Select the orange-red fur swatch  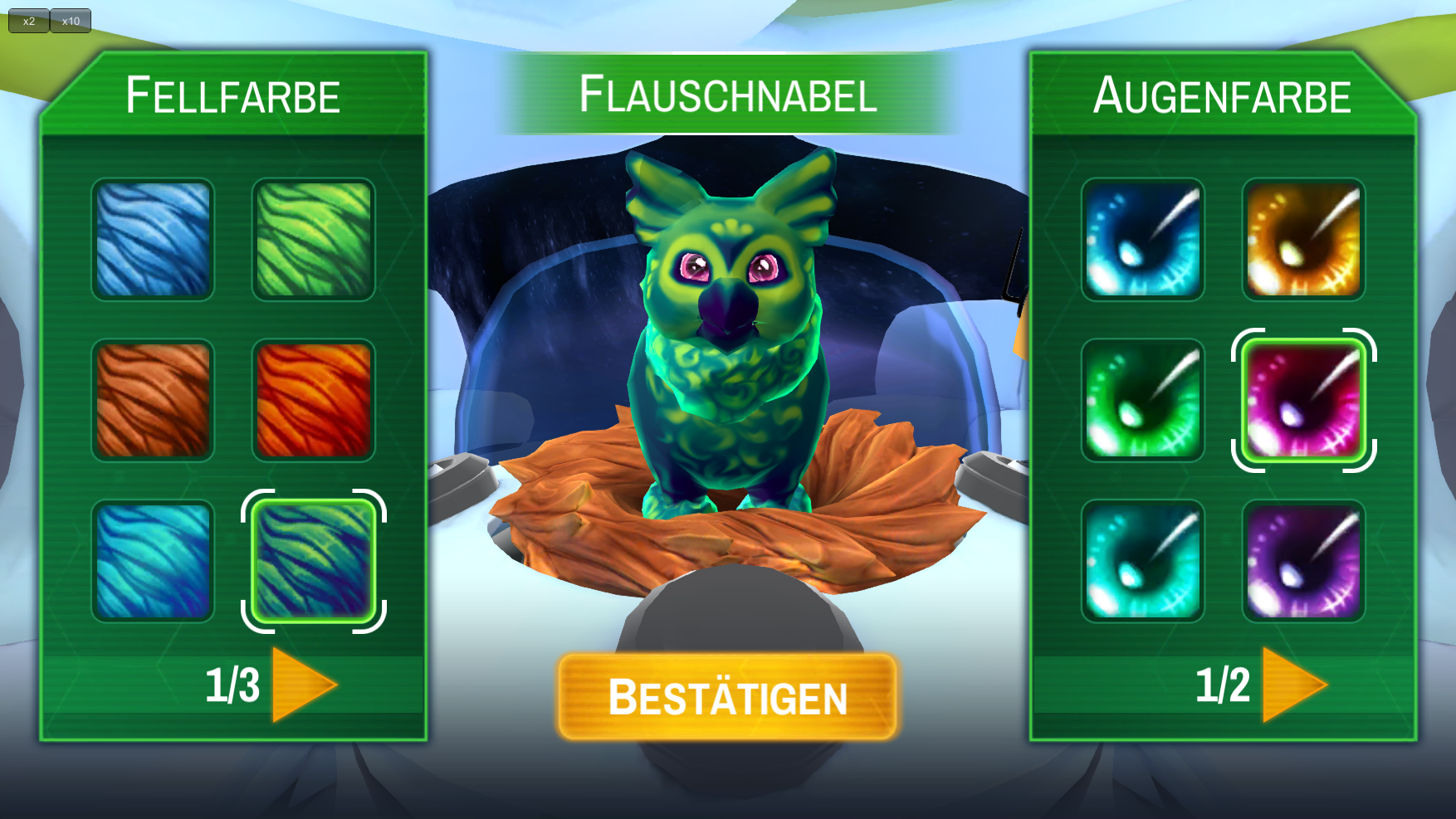point(314,400)
